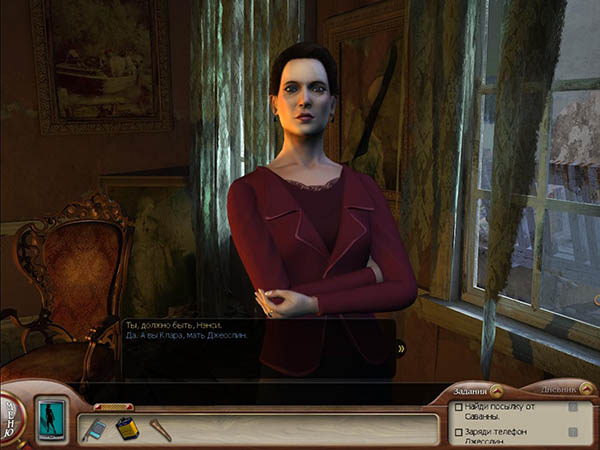This screenshot has width=600, height=450.
Task: Tick the "Заряди телефон Джесслин" checkbox
Action: pyautogui.click(x=458, y=432)
